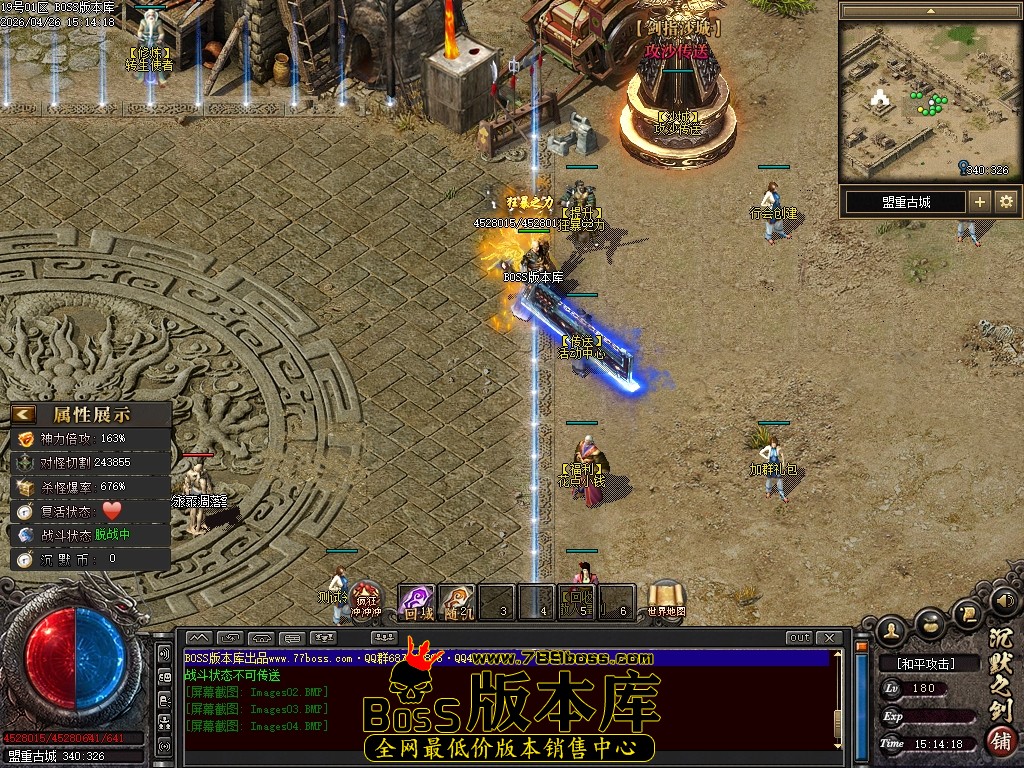Open the 世界地图 world map
The height and width of the screenshot is (768, 1024).
pos(666,598)
